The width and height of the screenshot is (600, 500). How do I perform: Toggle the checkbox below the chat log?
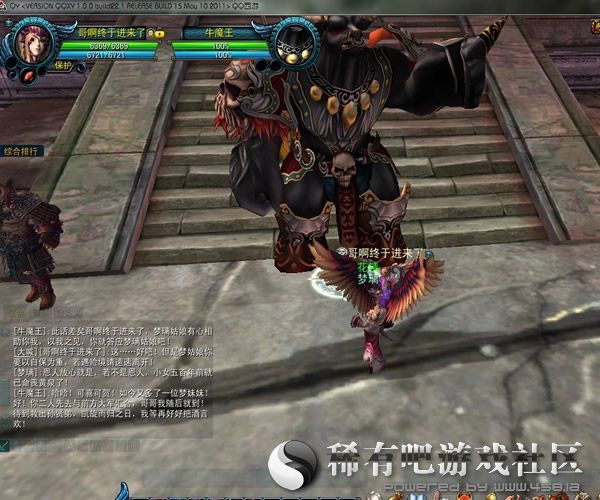pos(5,445)
